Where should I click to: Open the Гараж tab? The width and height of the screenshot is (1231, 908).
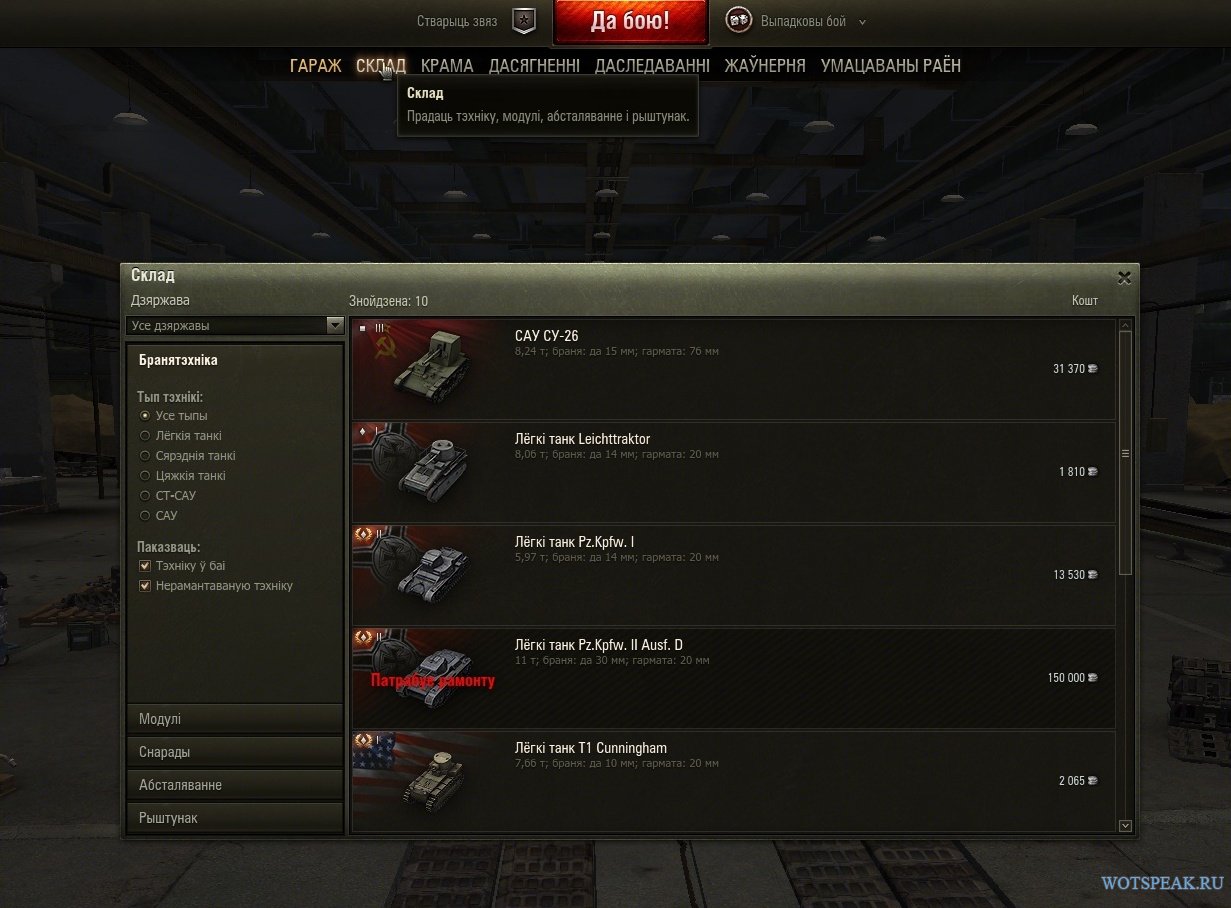point(315,66)
